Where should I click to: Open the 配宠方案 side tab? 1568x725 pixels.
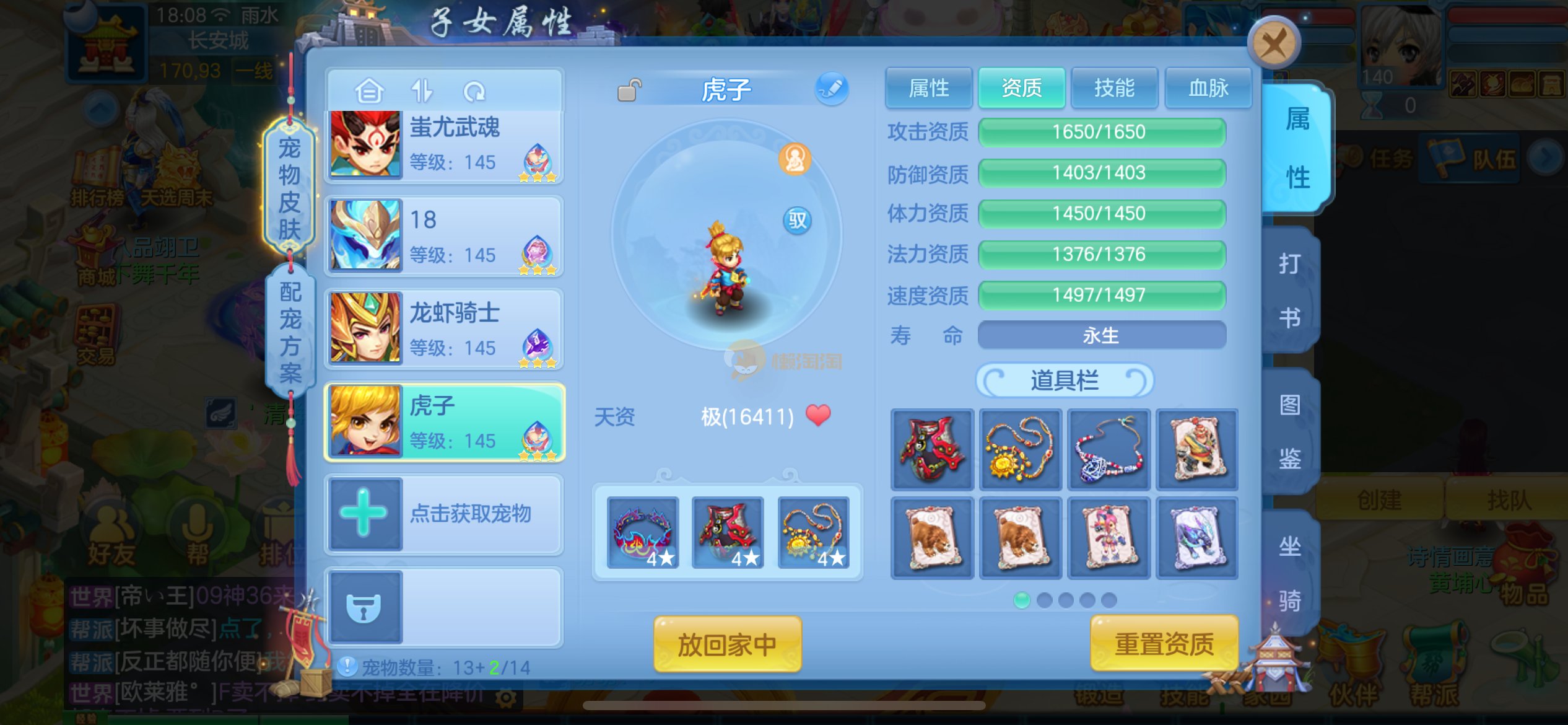coord(290,332)
